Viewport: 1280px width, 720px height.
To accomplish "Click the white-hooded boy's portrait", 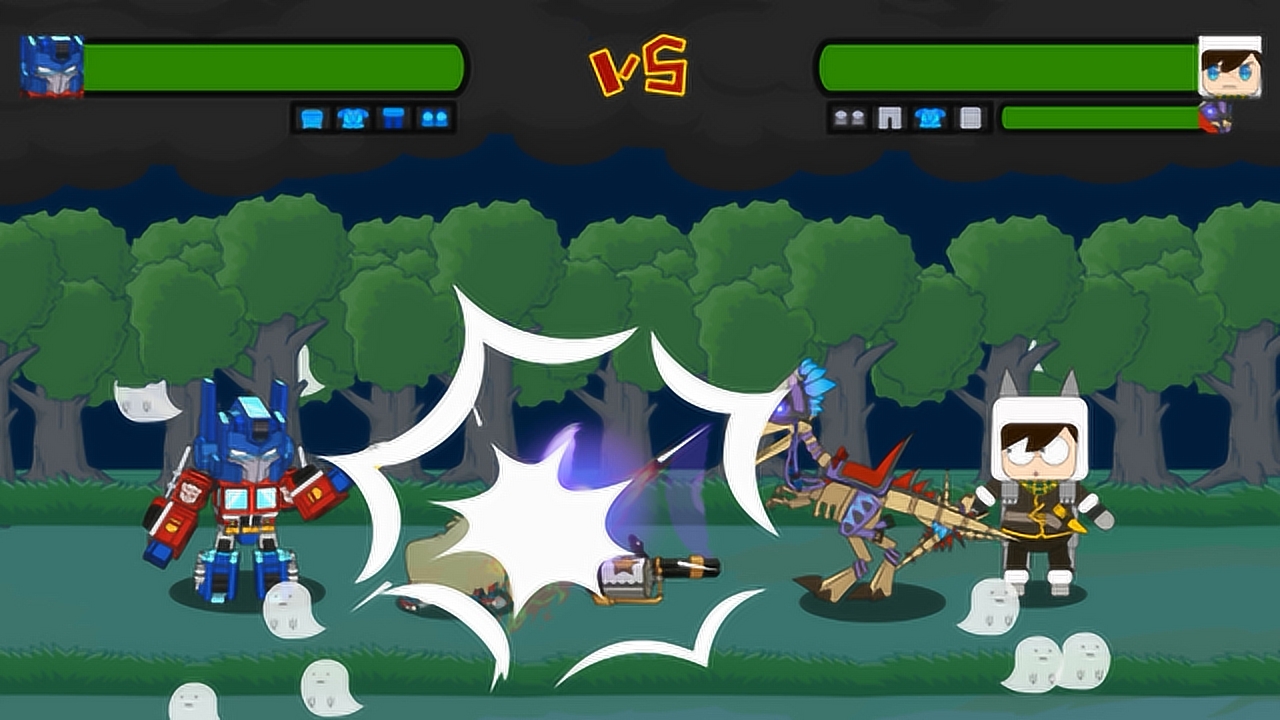I will click(1229, 66).
